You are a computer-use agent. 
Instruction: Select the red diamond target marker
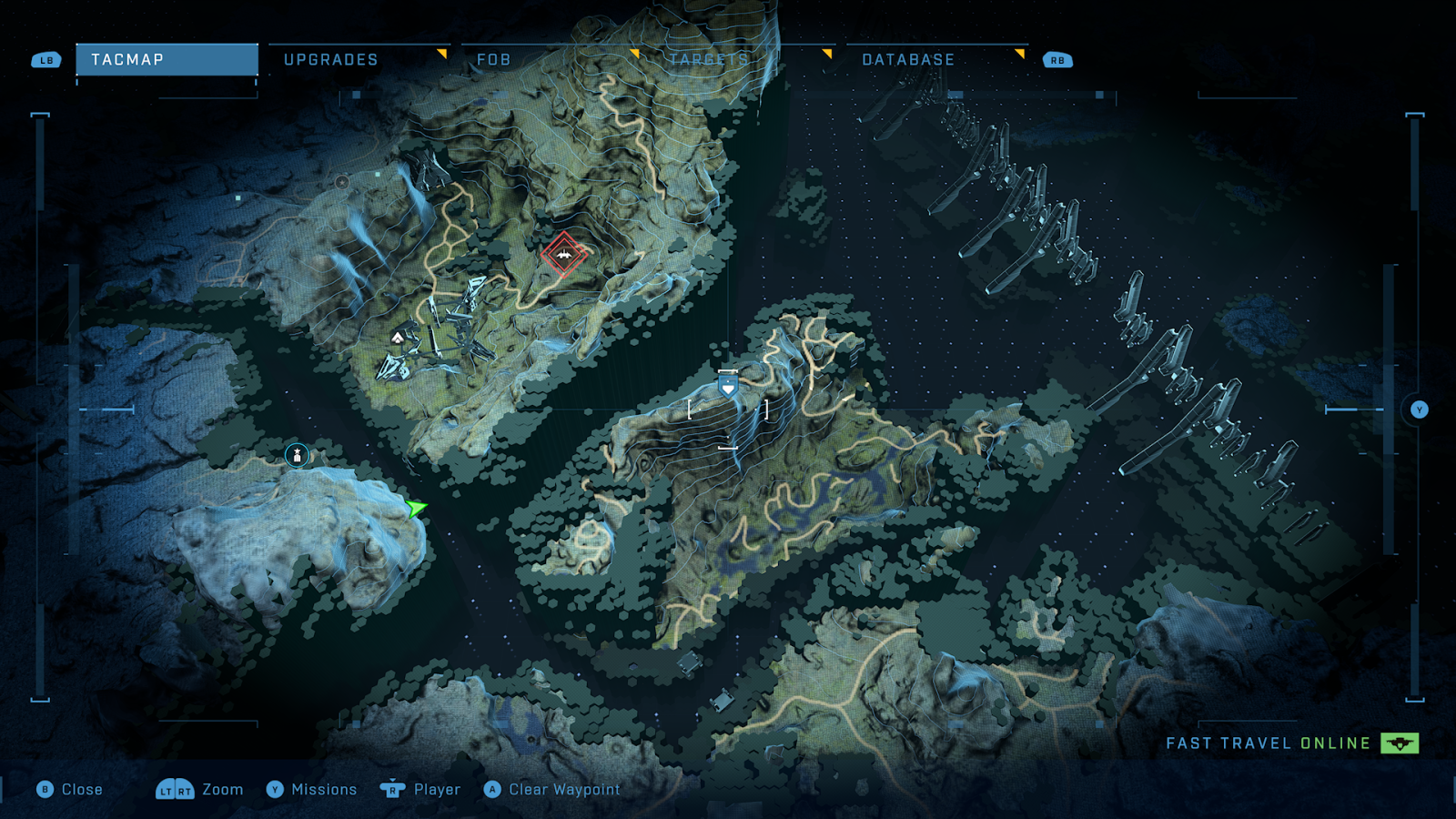[x=564, y=255]
